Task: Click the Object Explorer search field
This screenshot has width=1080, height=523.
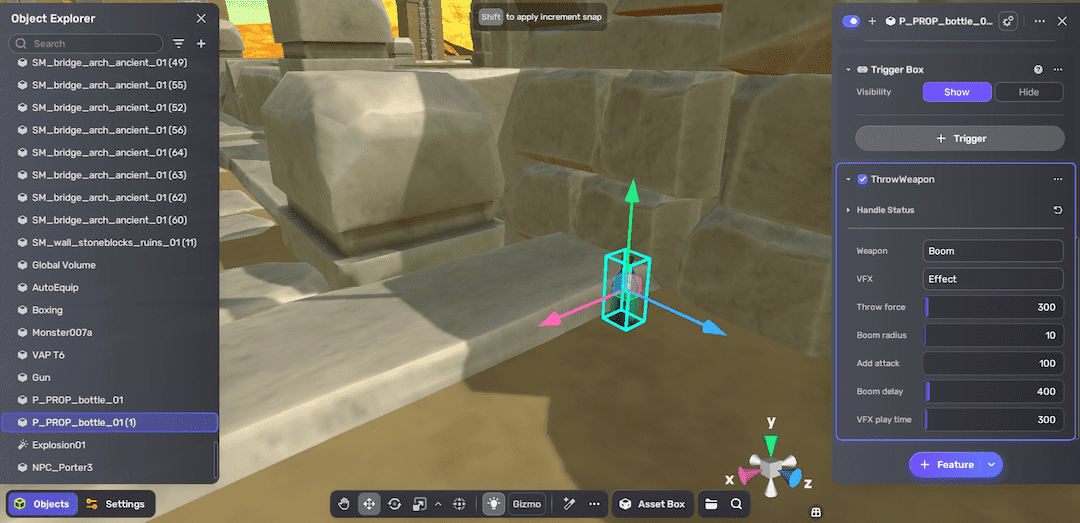Action: coord(90,44)
